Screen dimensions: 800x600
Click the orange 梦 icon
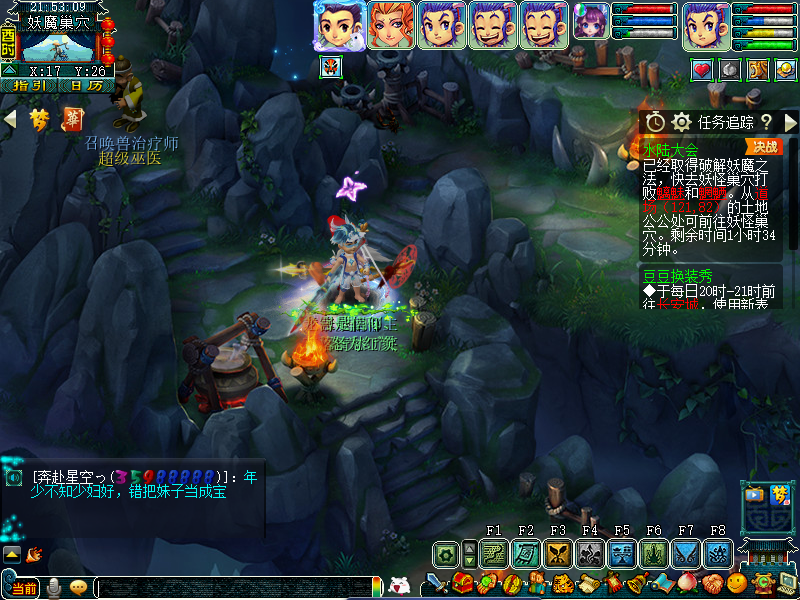tap(39, 120)
